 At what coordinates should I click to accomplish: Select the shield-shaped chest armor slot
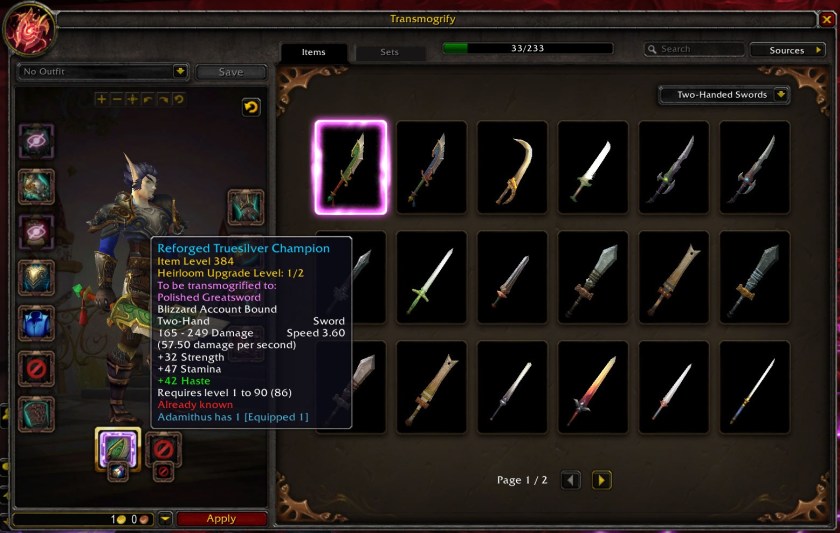[37, 277]
